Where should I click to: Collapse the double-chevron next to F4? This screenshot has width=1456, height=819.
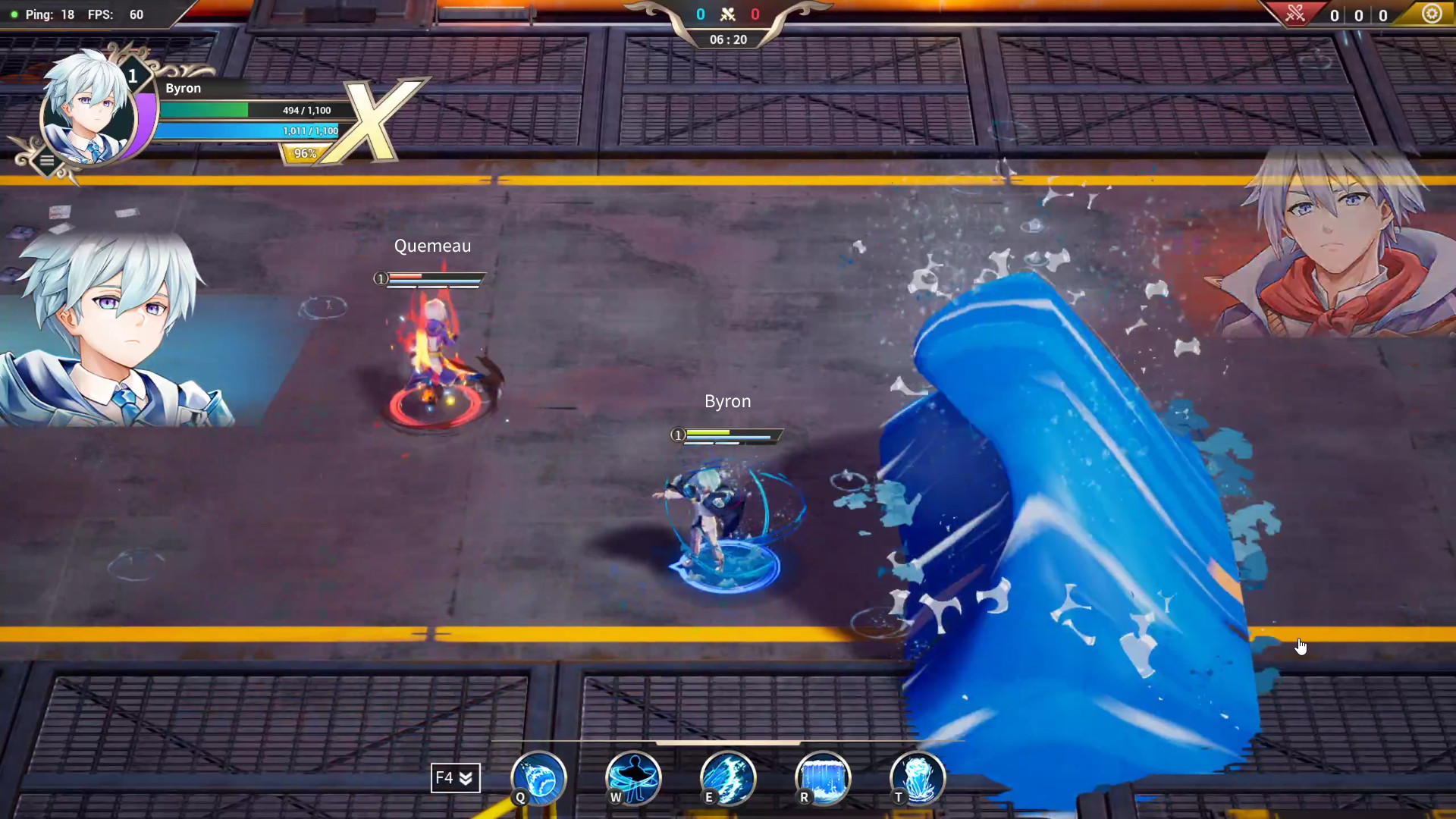click(467, 777)
